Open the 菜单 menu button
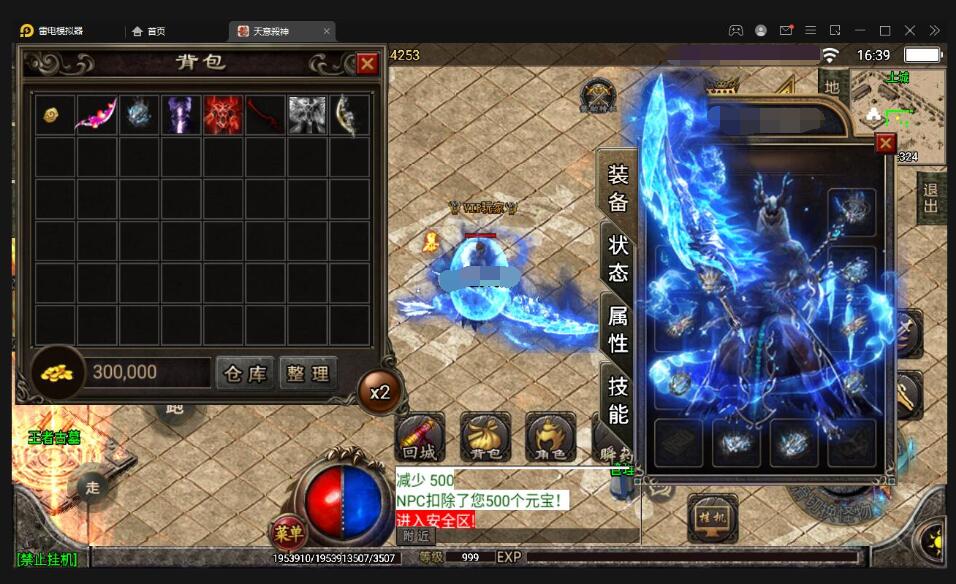Viewport: 956px width, 584px height. [x=285, y=531]
